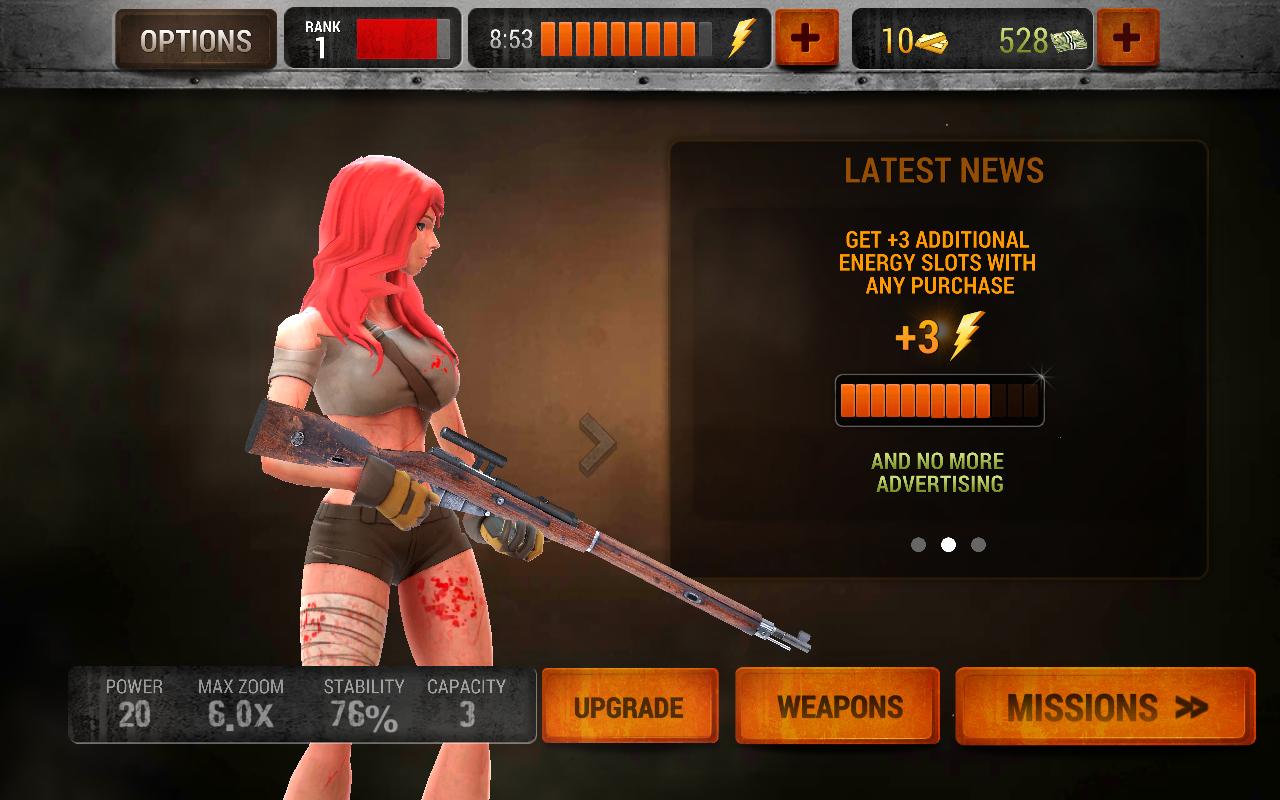The width and height of the screenshot is (1280, 800).
Task: Open the Options menu
Action: tap(193, 41)
